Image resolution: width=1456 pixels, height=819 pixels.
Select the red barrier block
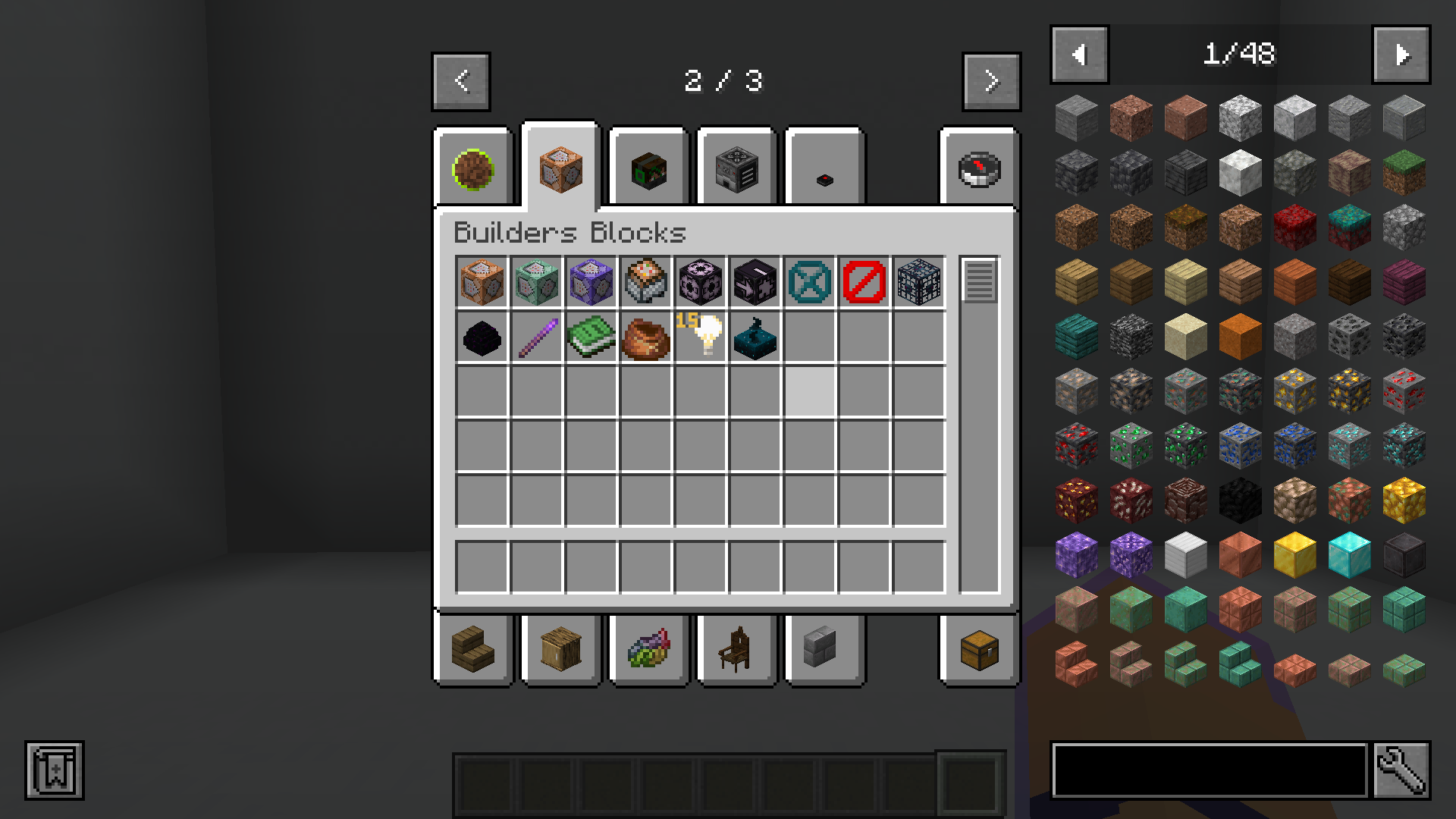point(864,282)
